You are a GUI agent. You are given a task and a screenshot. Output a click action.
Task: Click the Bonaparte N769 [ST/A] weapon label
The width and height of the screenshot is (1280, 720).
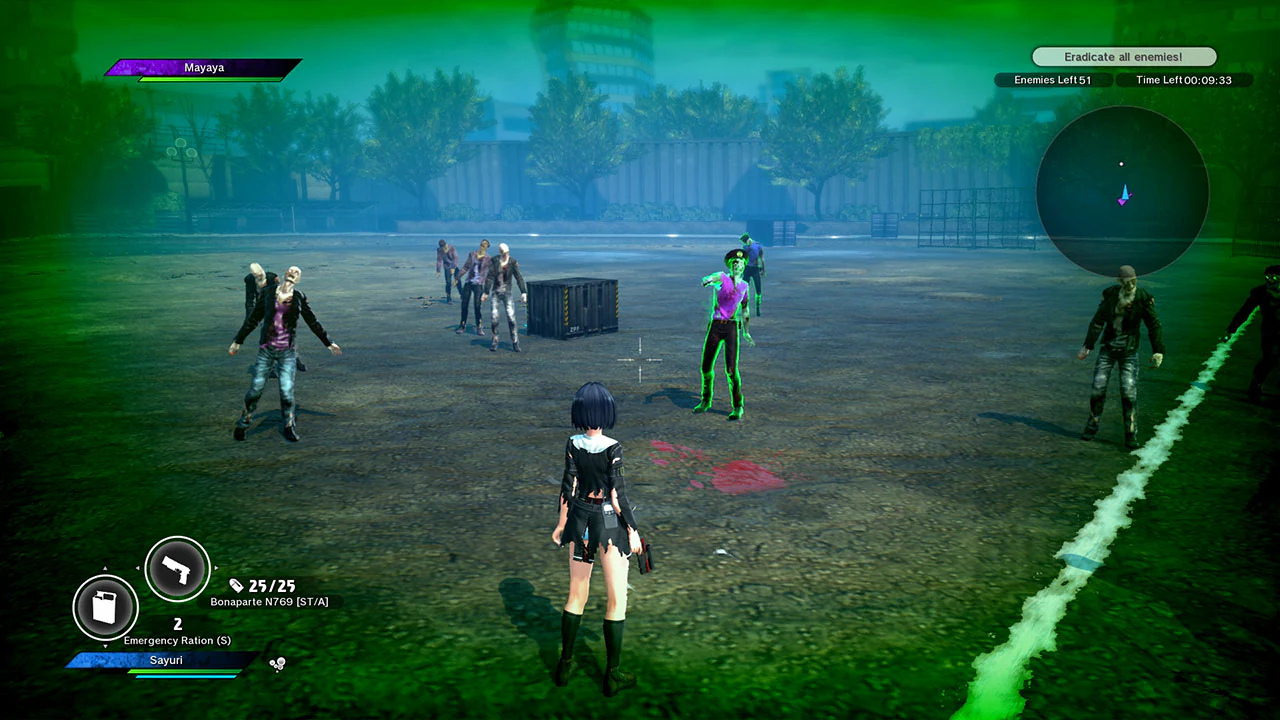coord(270,601)
